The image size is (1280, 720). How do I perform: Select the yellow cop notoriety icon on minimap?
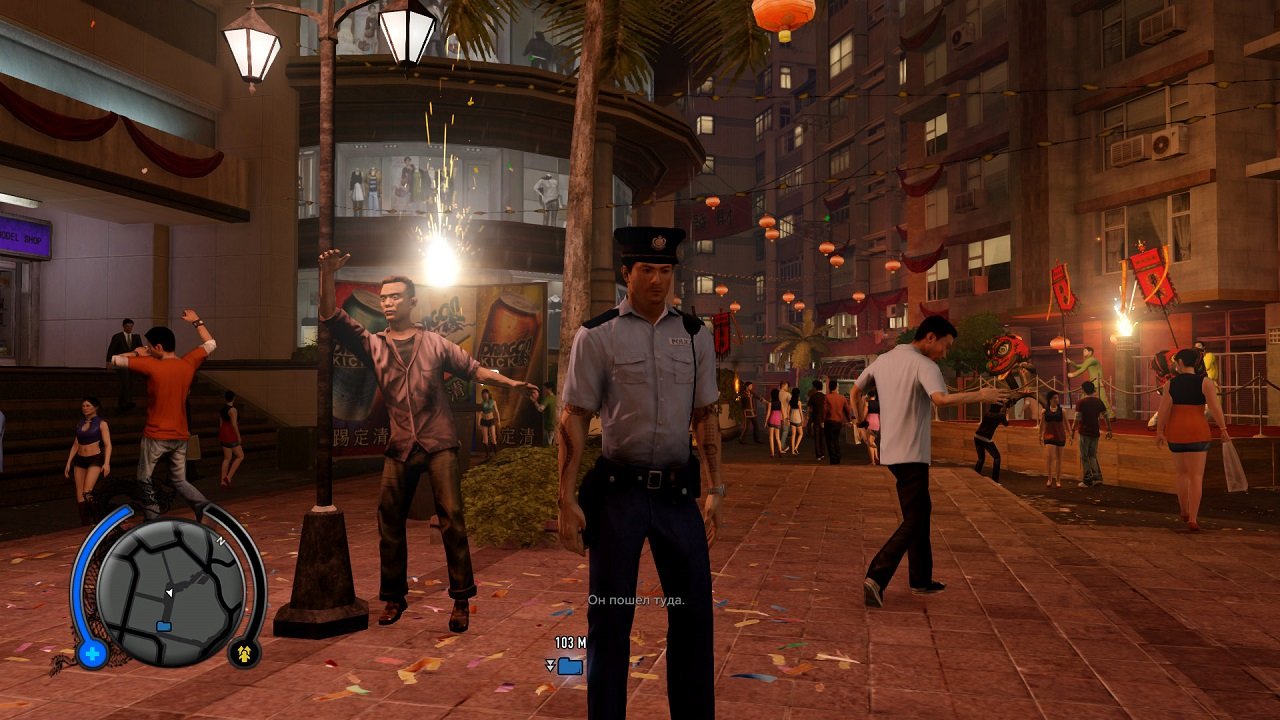(x=243, y=655)
